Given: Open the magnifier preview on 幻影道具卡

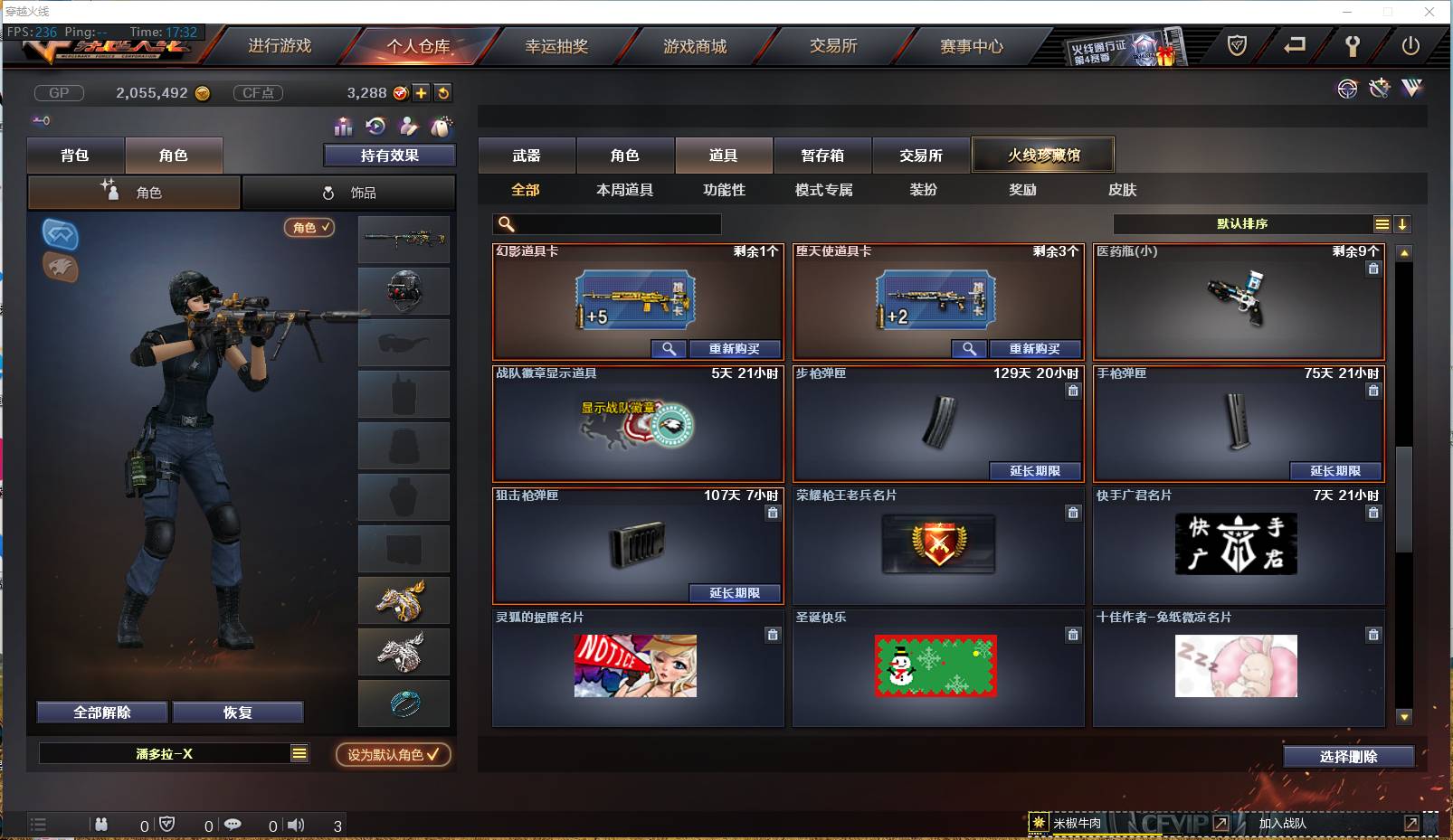Looking at the screenshot, I should (x=669, y=349).
